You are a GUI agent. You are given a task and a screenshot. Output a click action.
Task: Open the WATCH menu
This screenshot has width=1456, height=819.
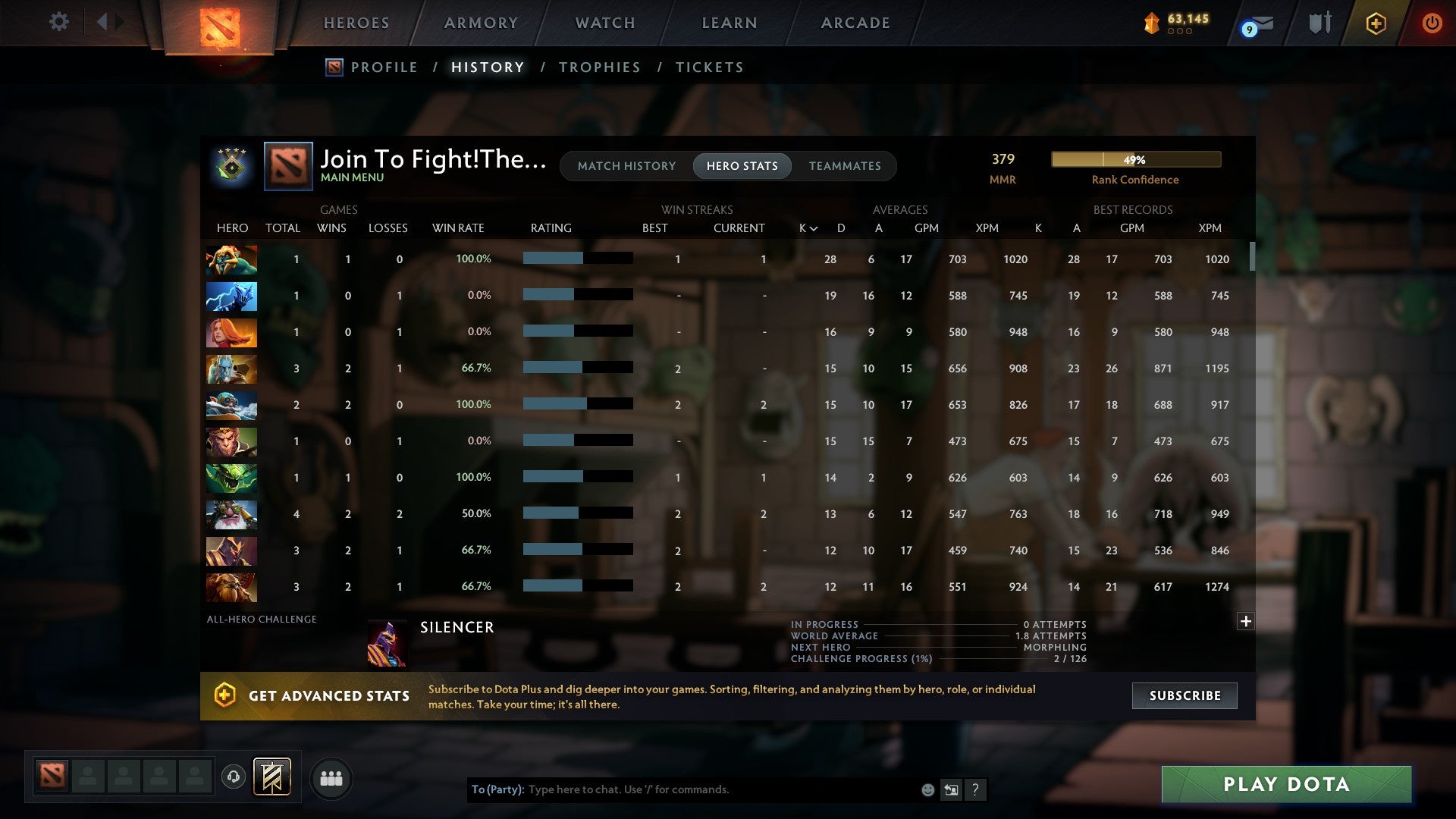604,23
